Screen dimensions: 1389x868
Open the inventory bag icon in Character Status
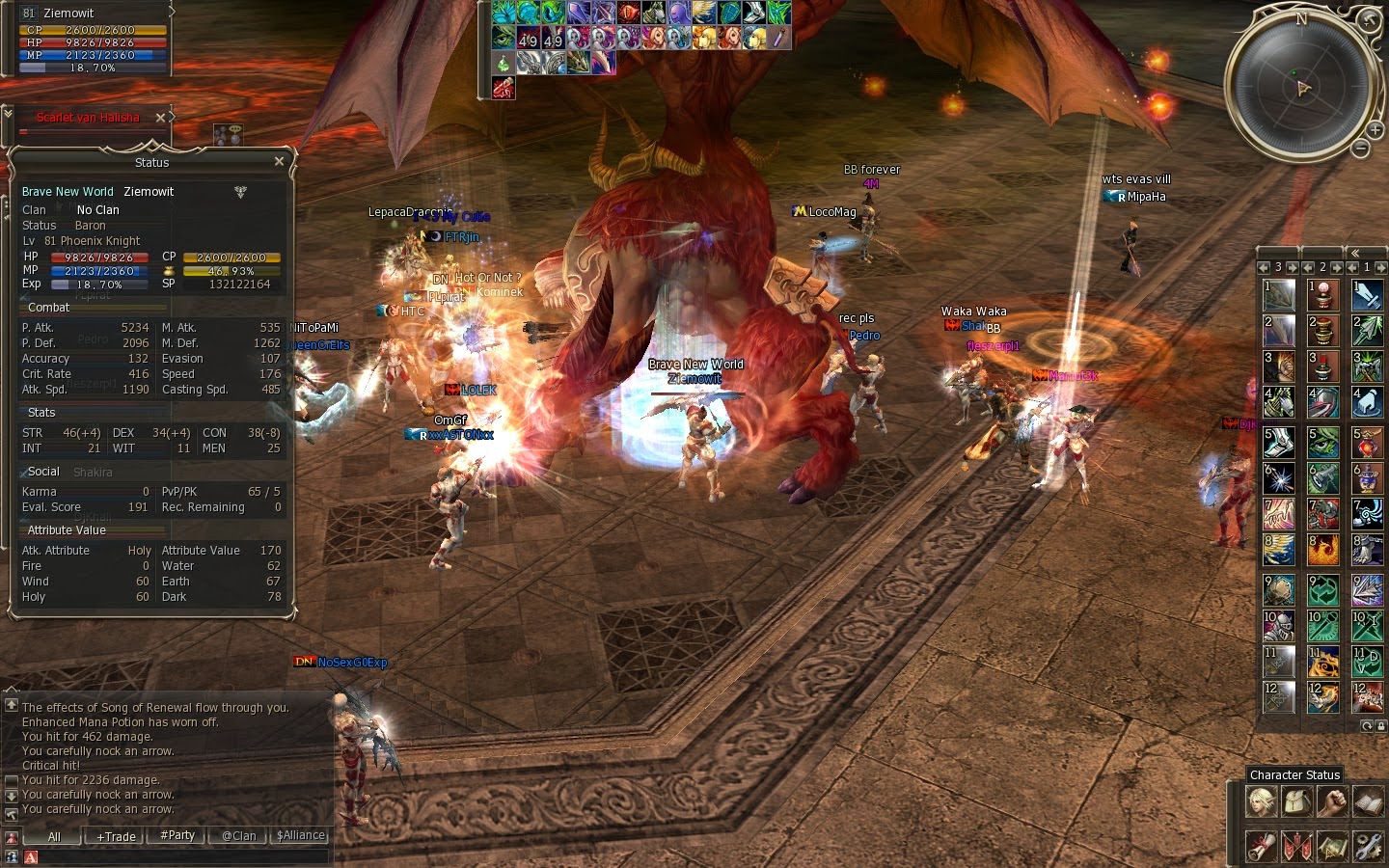(x=1297, y=800)
